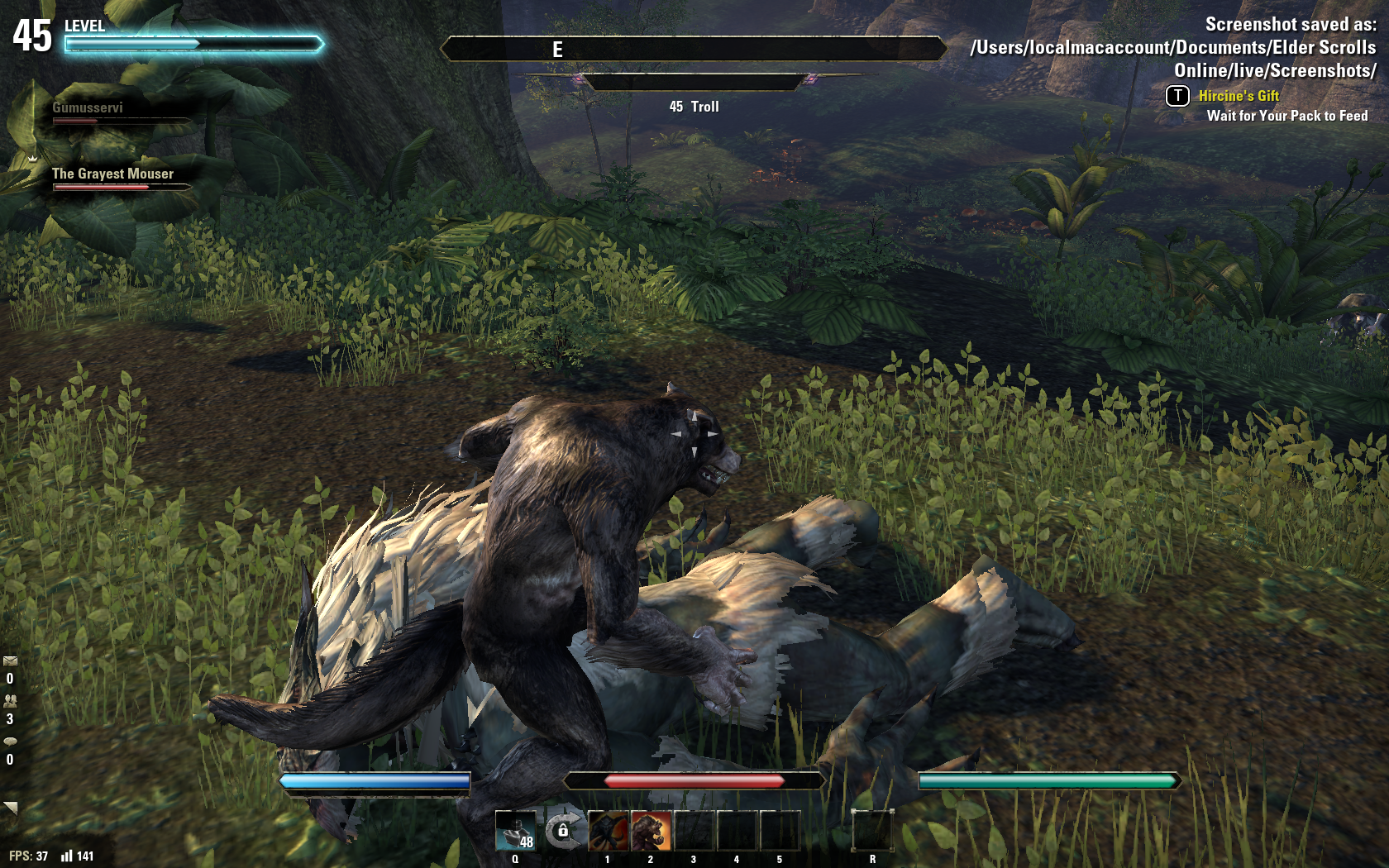Select the Hircine's Gift quest tracker
This screenshot has height=868, width=1389.
(1239, 96)
